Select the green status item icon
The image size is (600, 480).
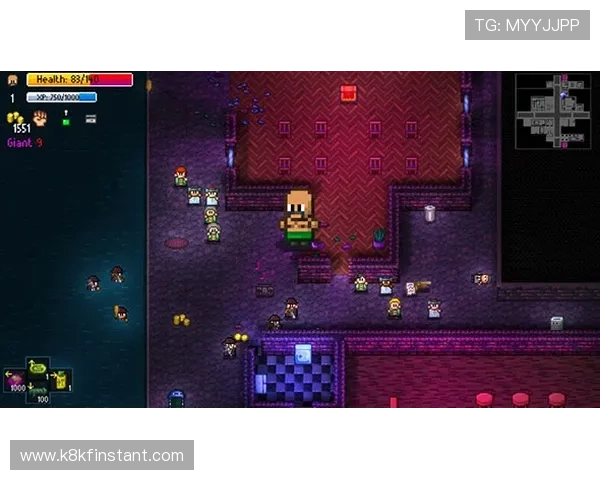point(66,120)
